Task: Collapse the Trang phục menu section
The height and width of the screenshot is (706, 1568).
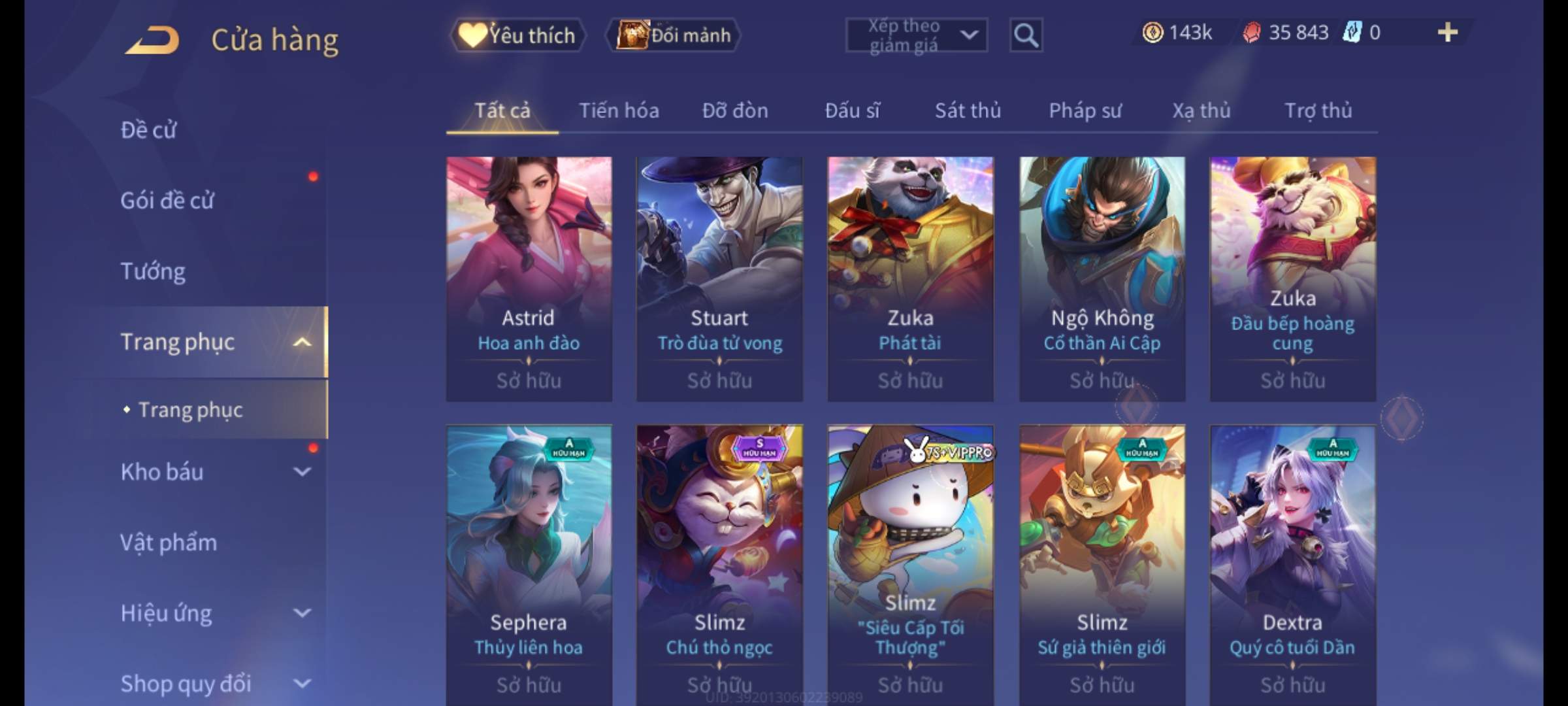Action: click(x=302, y=342)
